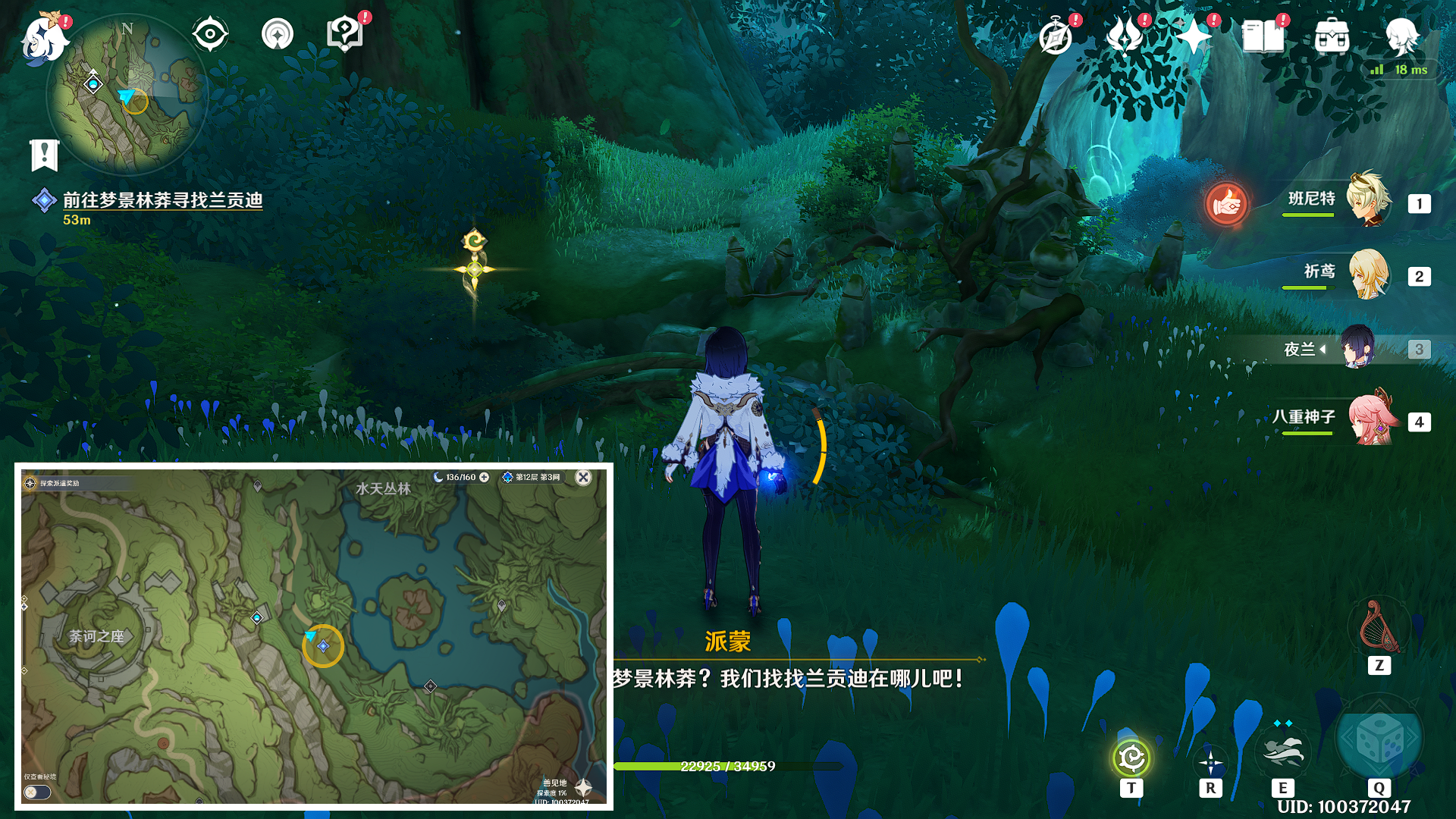Select the tracked quest 前往梦景林莽寻找兰贡迪
This screenshot has height=819, width=1456.
coord(162,200)
